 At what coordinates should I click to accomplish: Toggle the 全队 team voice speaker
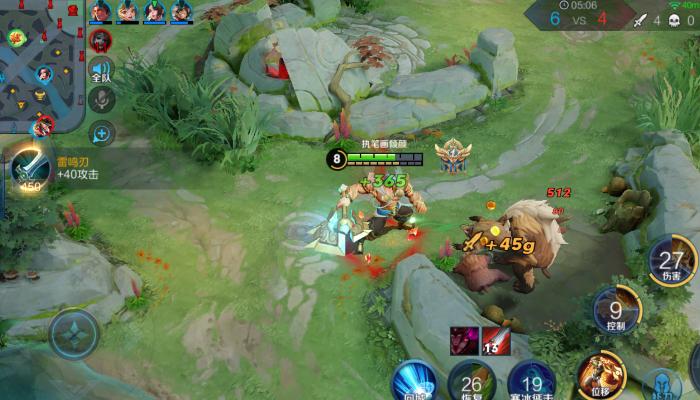[101, 70]
